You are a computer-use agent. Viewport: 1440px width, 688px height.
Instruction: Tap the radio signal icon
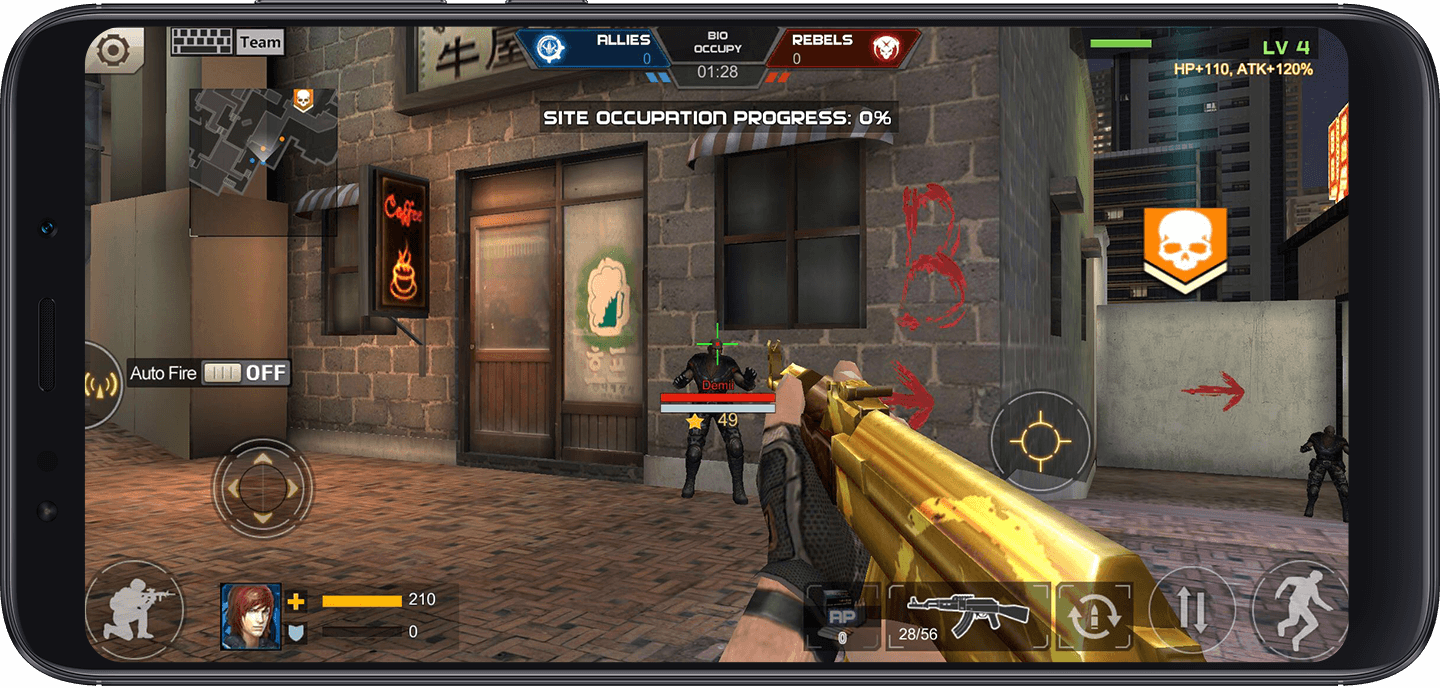100,385
